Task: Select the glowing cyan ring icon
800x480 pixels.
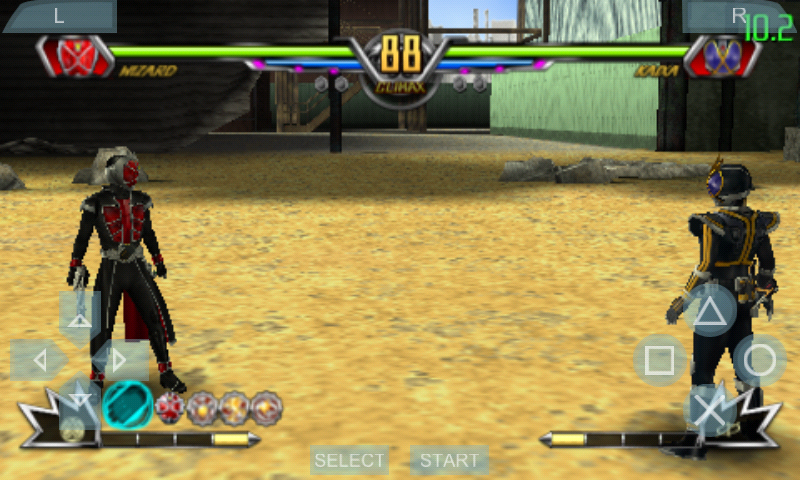Action: [x=128, y=405]
